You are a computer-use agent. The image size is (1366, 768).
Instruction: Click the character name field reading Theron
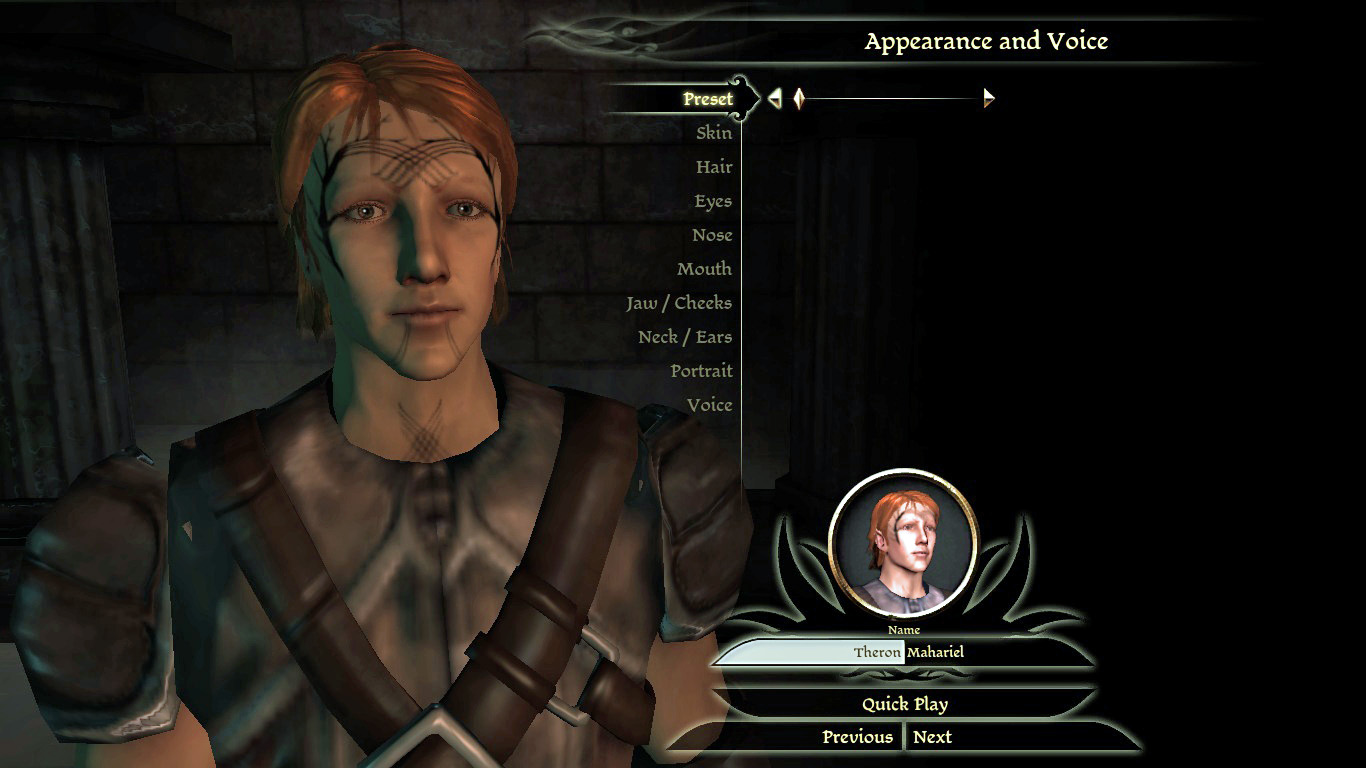pyautogui.click(x=810, y=653)
